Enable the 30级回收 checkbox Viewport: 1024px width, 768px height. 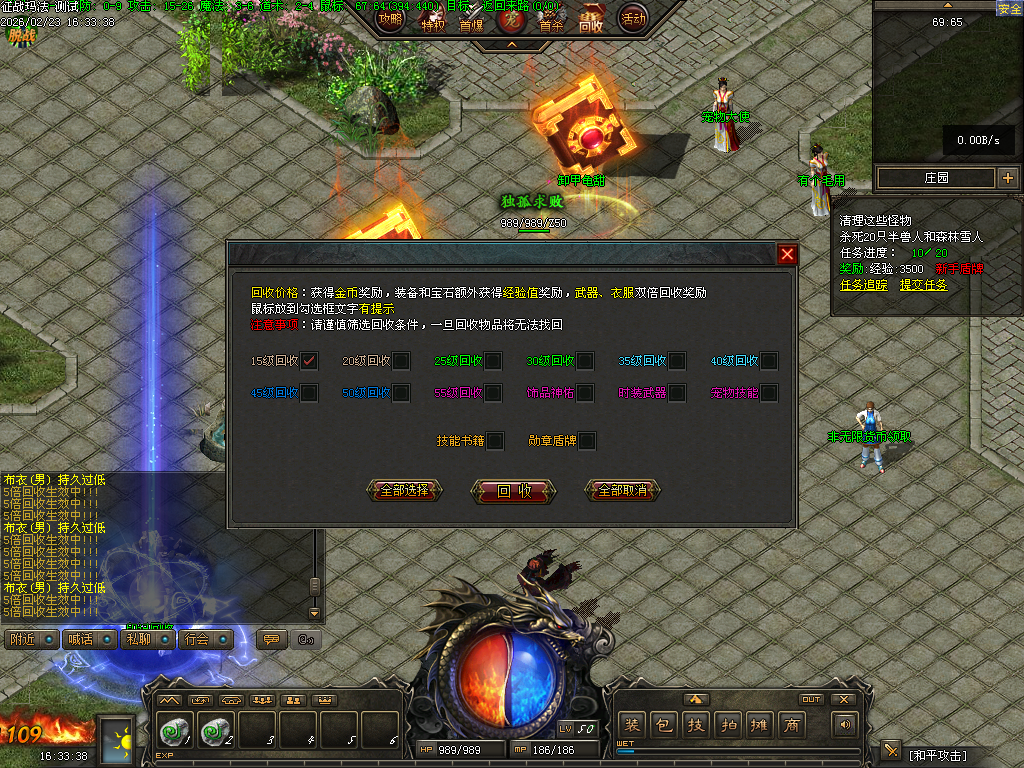click(585, 361)
